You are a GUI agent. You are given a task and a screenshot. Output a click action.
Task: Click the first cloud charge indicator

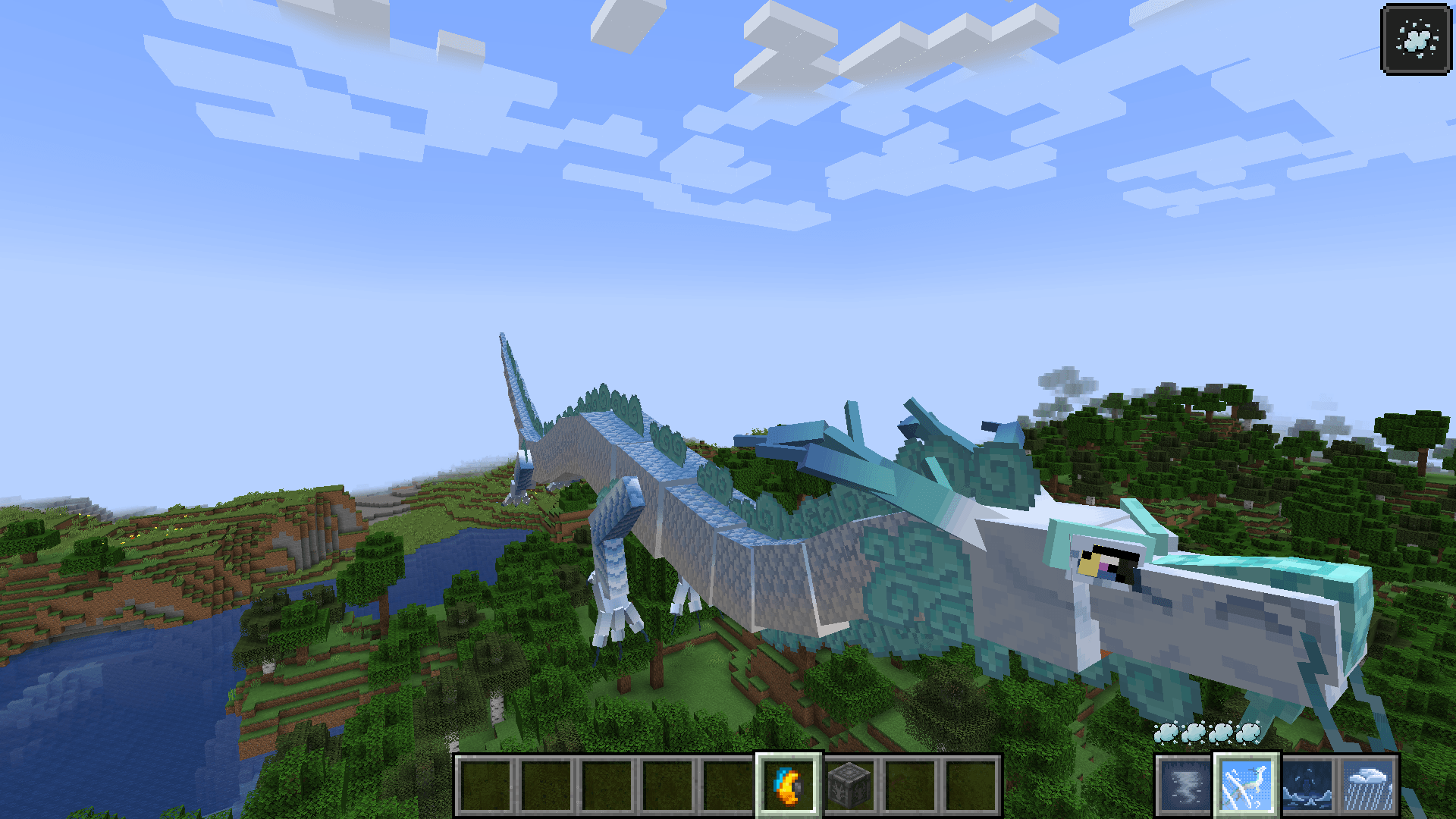coord(1166,733)
